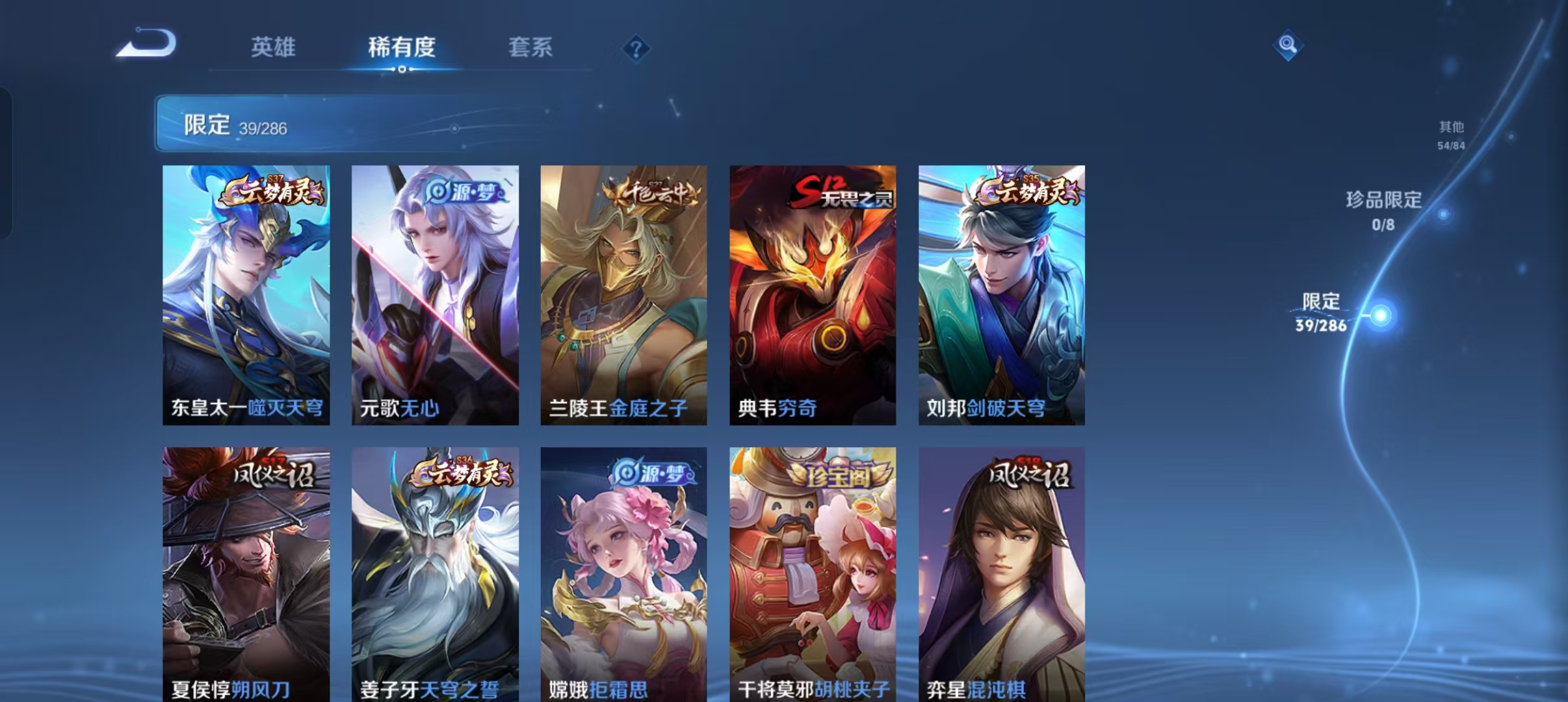
Task: Switch to the 英雄 tab
Action: click(x=273, y=47)
